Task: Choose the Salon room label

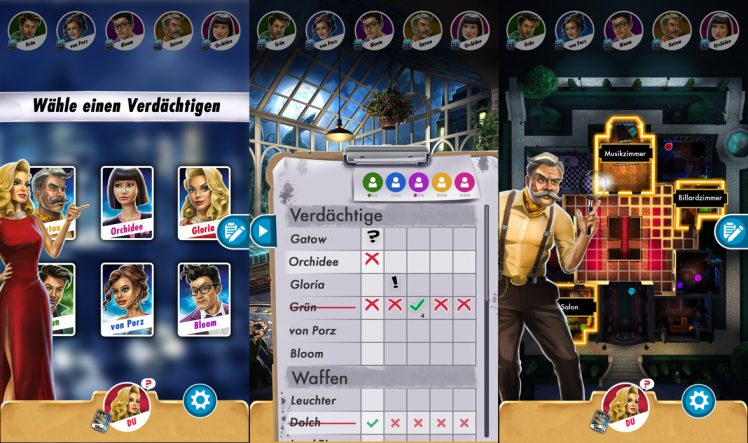Action: (x=571, y=306)
